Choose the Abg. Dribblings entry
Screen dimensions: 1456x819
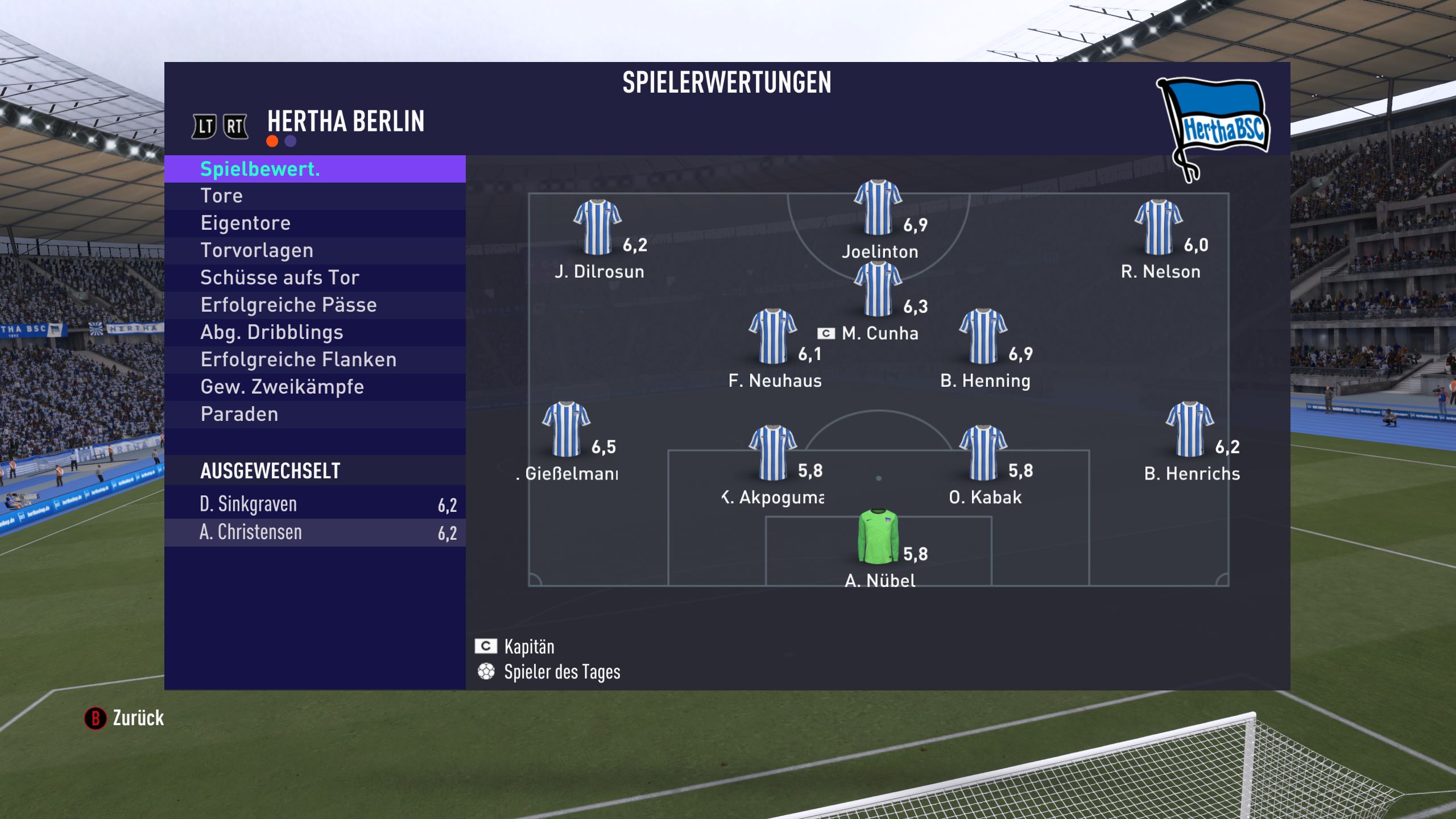coord(315,333)
